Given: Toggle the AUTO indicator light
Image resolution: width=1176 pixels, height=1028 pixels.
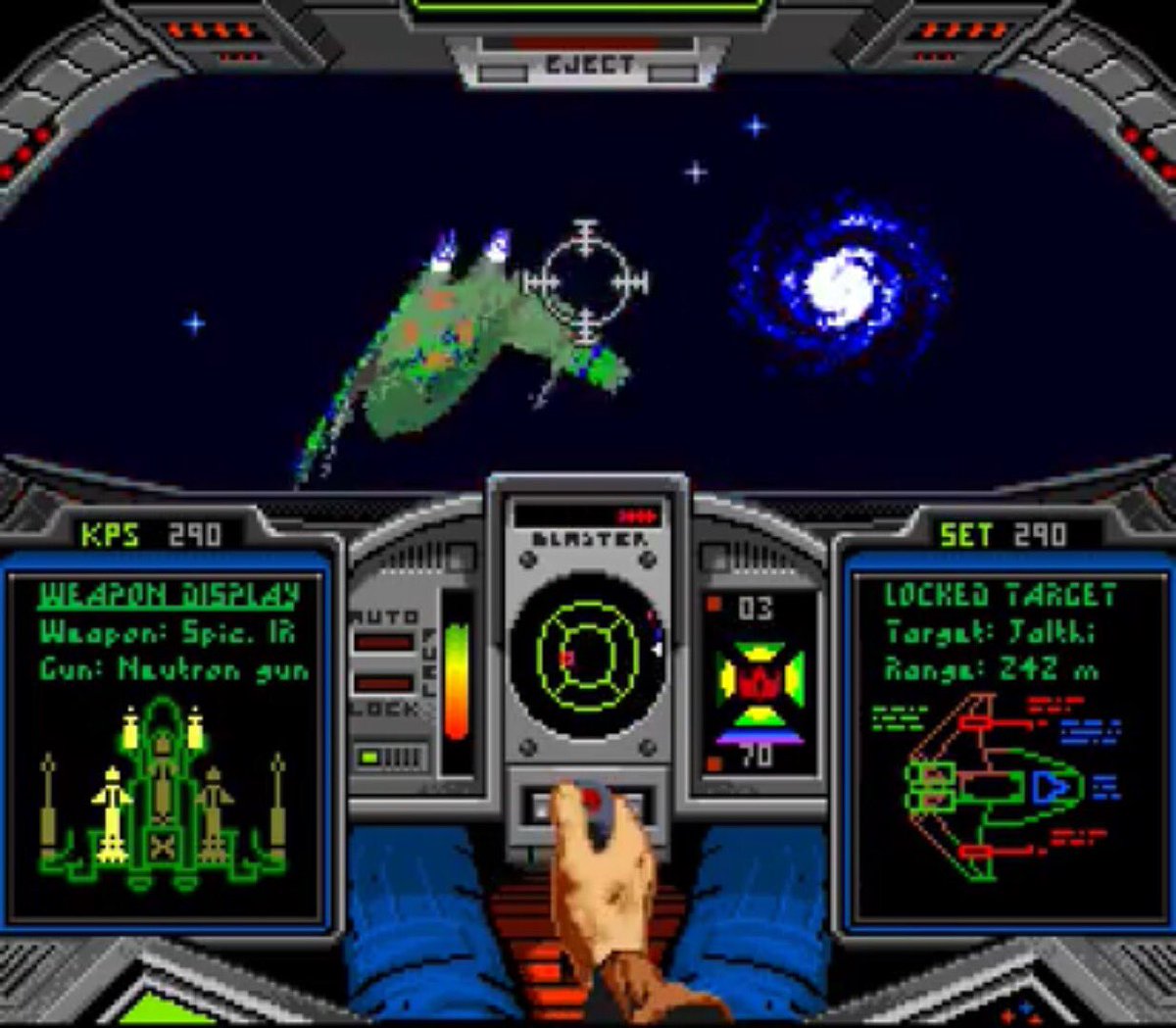Looking at the screenshot, I should (x=384, y=644).
